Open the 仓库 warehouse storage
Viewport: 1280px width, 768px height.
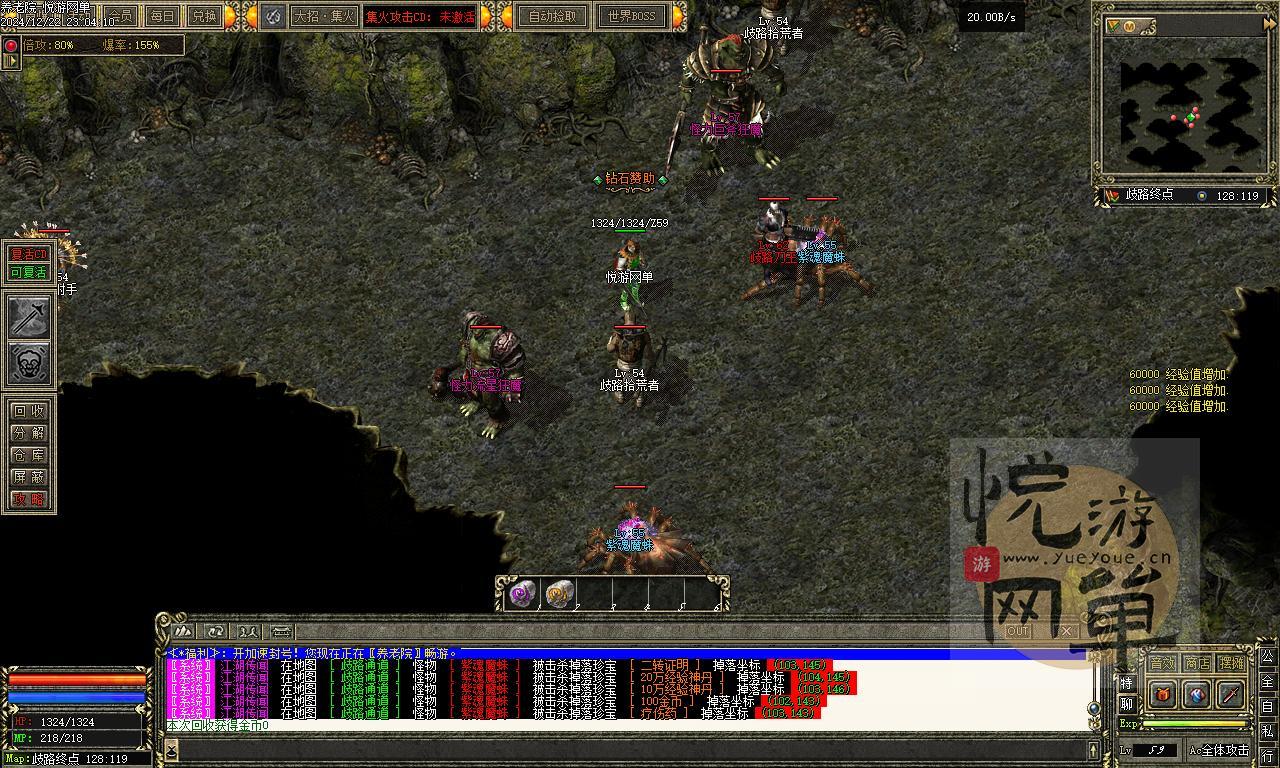point(28,455)
